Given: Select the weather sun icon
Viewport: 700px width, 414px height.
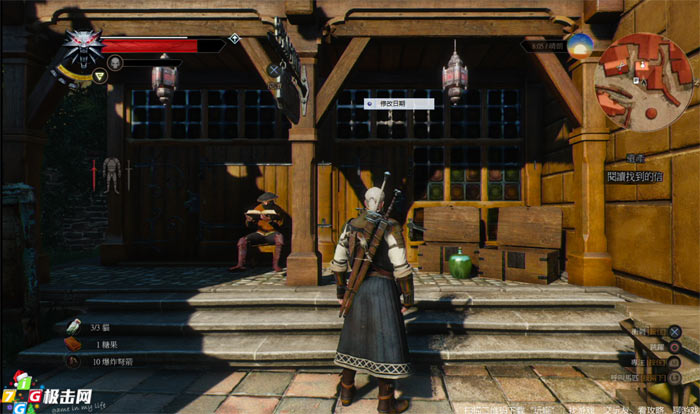Looking at the screenshot, I should pos(579,44).
